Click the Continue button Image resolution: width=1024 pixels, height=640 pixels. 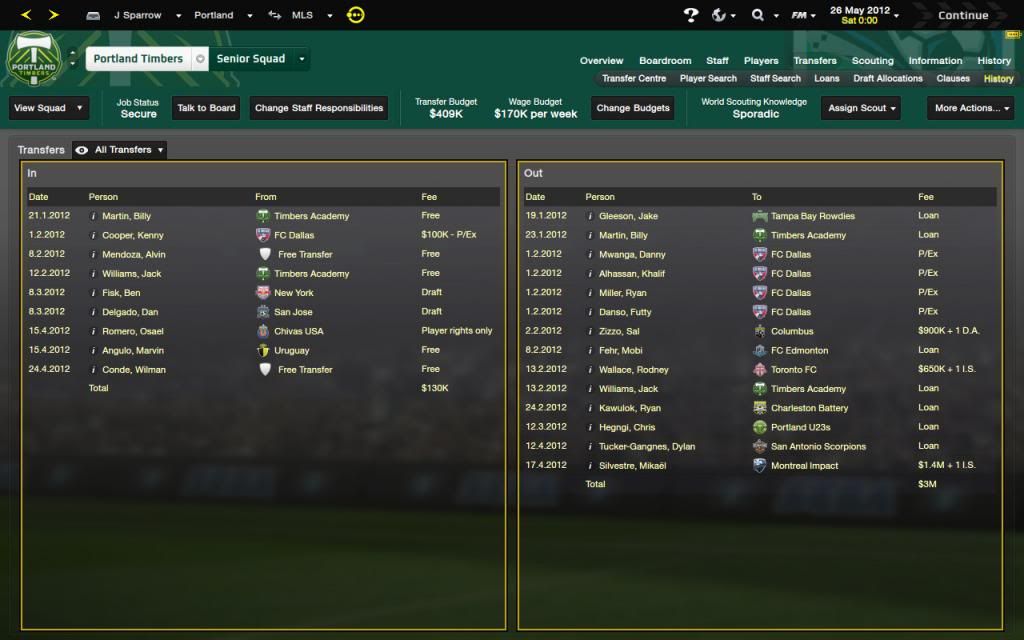click(962, 15)
